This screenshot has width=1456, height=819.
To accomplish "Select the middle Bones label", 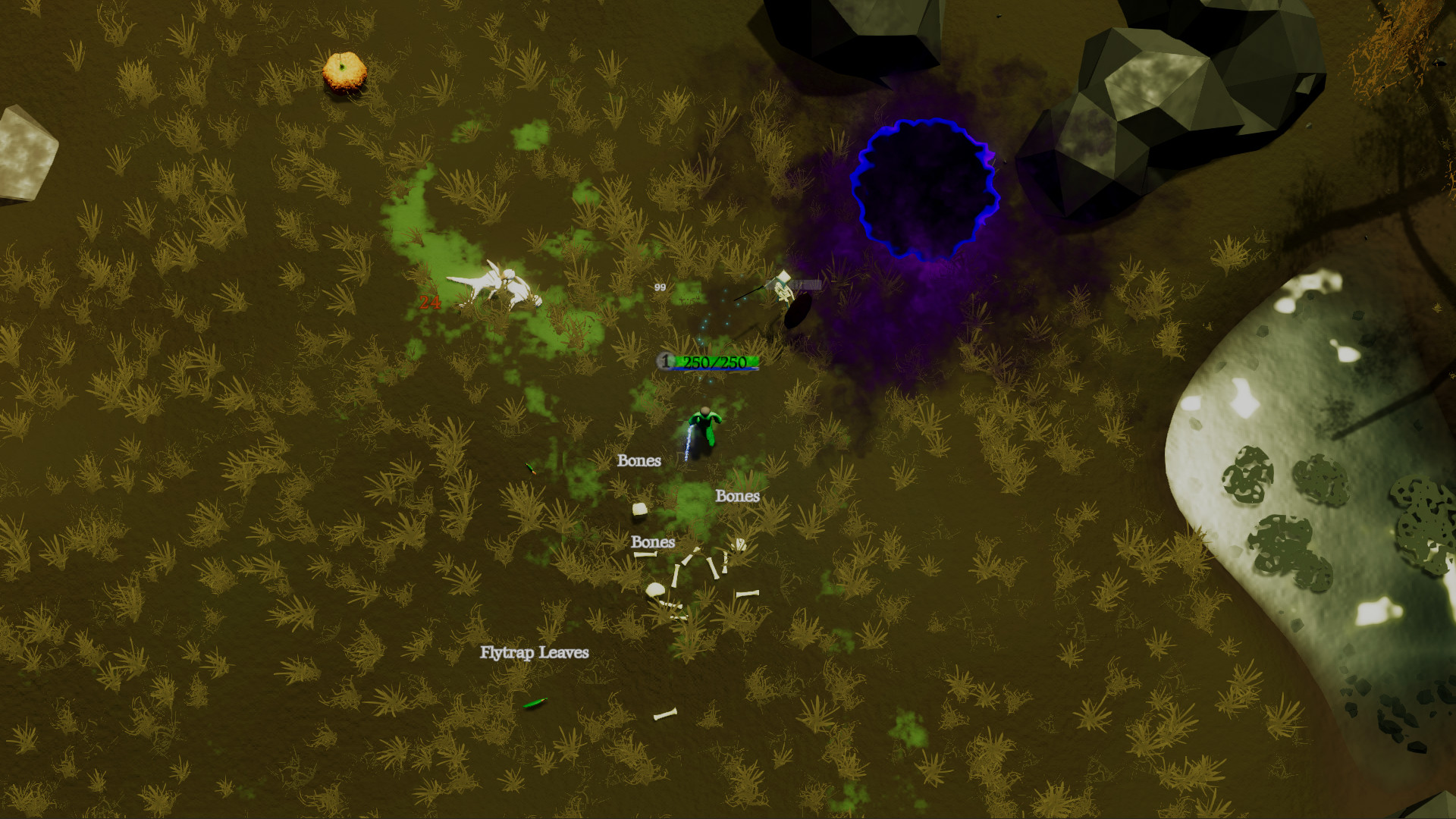I will 738,497.
